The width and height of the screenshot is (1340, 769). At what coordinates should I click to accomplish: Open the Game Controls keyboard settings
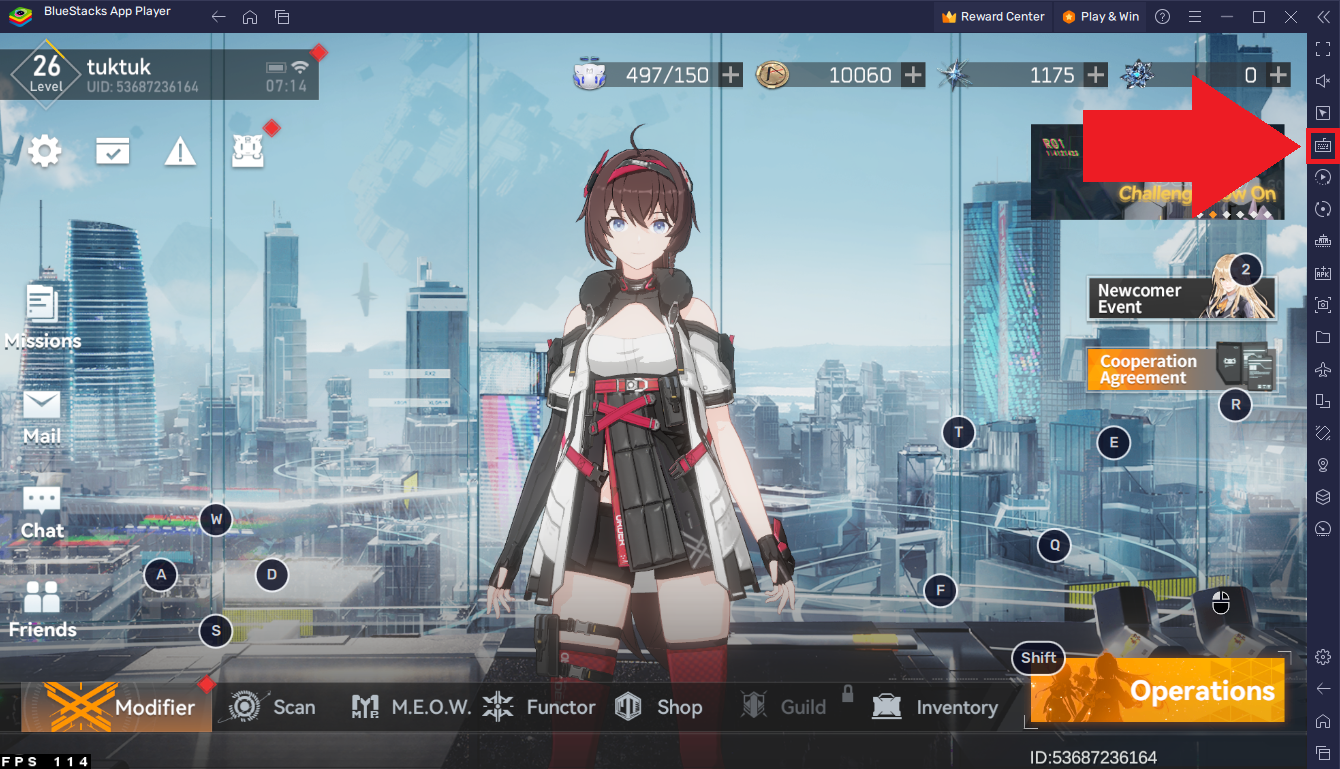(1322, 145)
